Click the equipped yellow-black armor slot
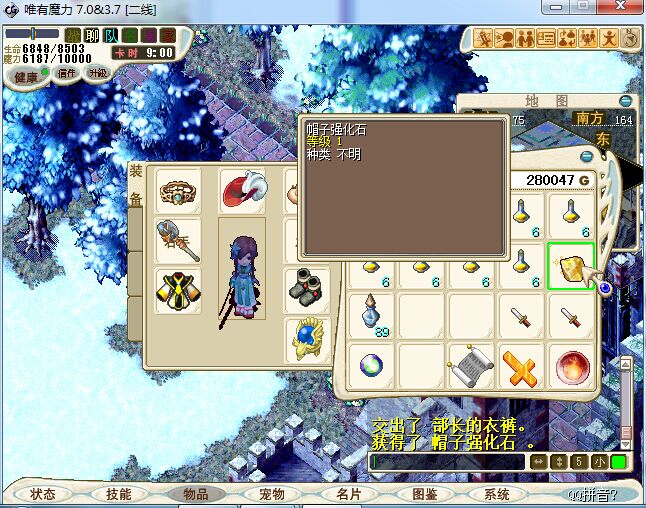This screenshot has width=646, height=508. pos(178,291)
